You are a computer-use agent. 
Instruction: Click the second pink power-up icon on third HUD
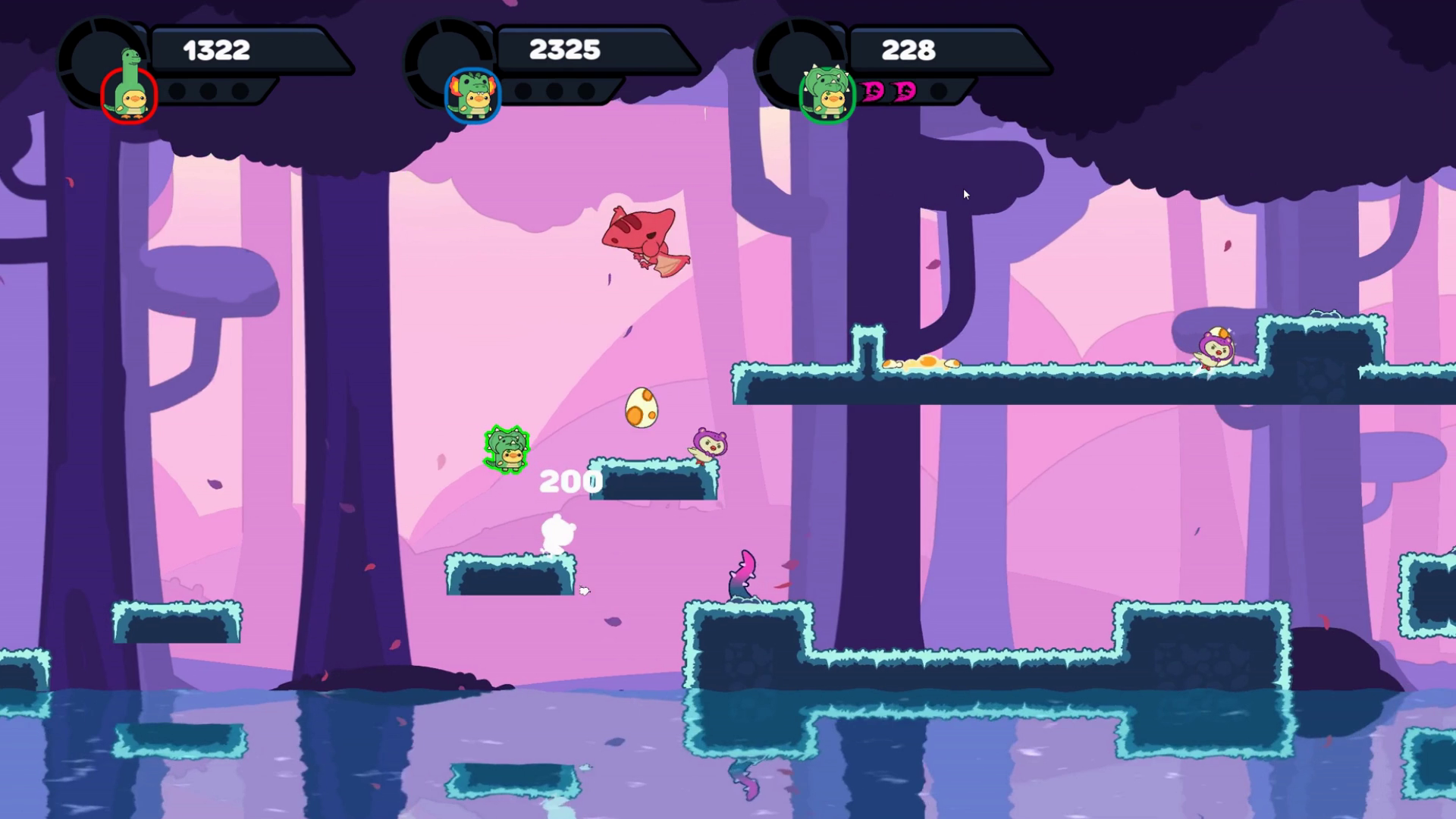[x=904, y=93]
